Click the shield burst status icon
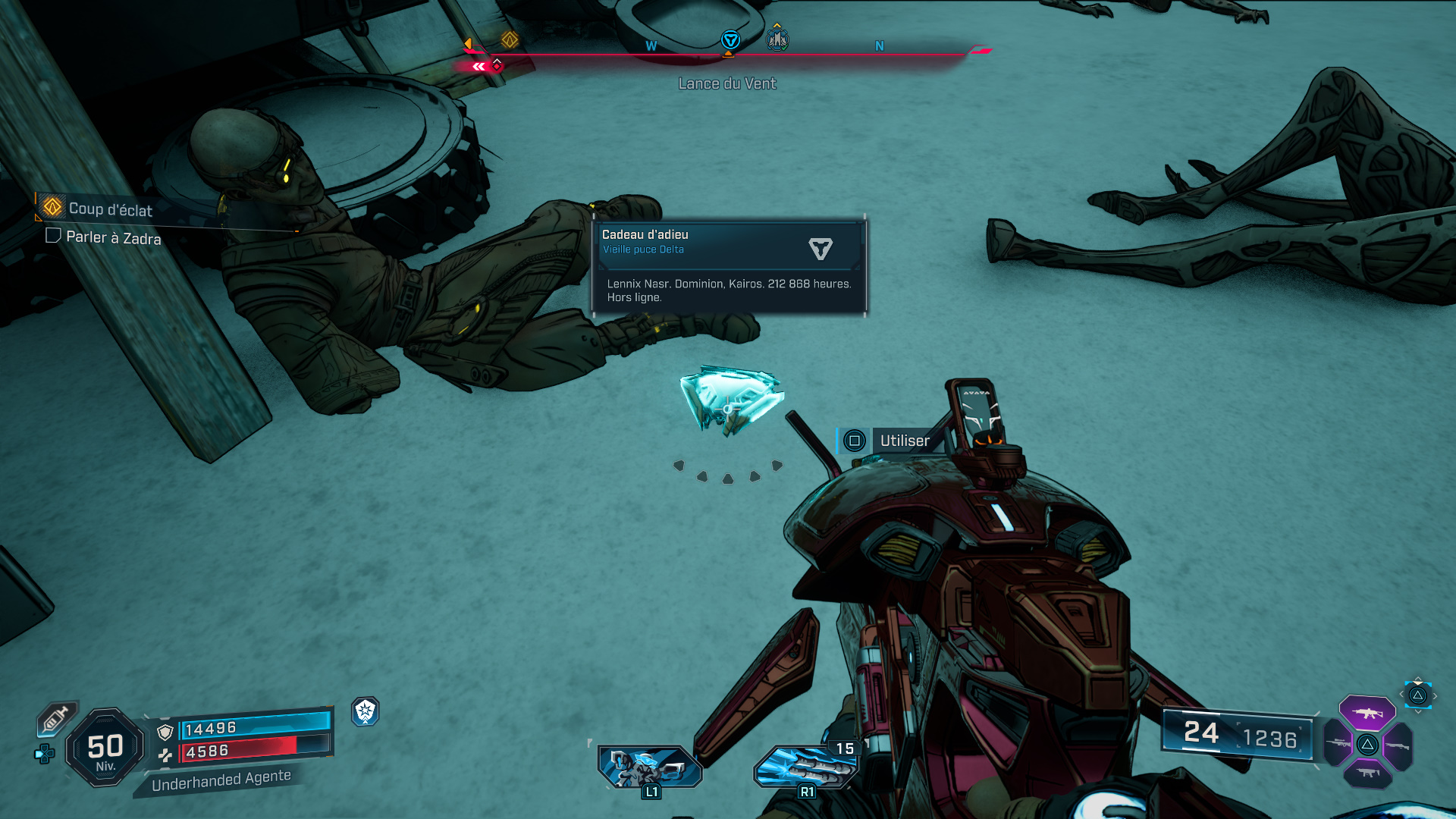 click(366, 711)
